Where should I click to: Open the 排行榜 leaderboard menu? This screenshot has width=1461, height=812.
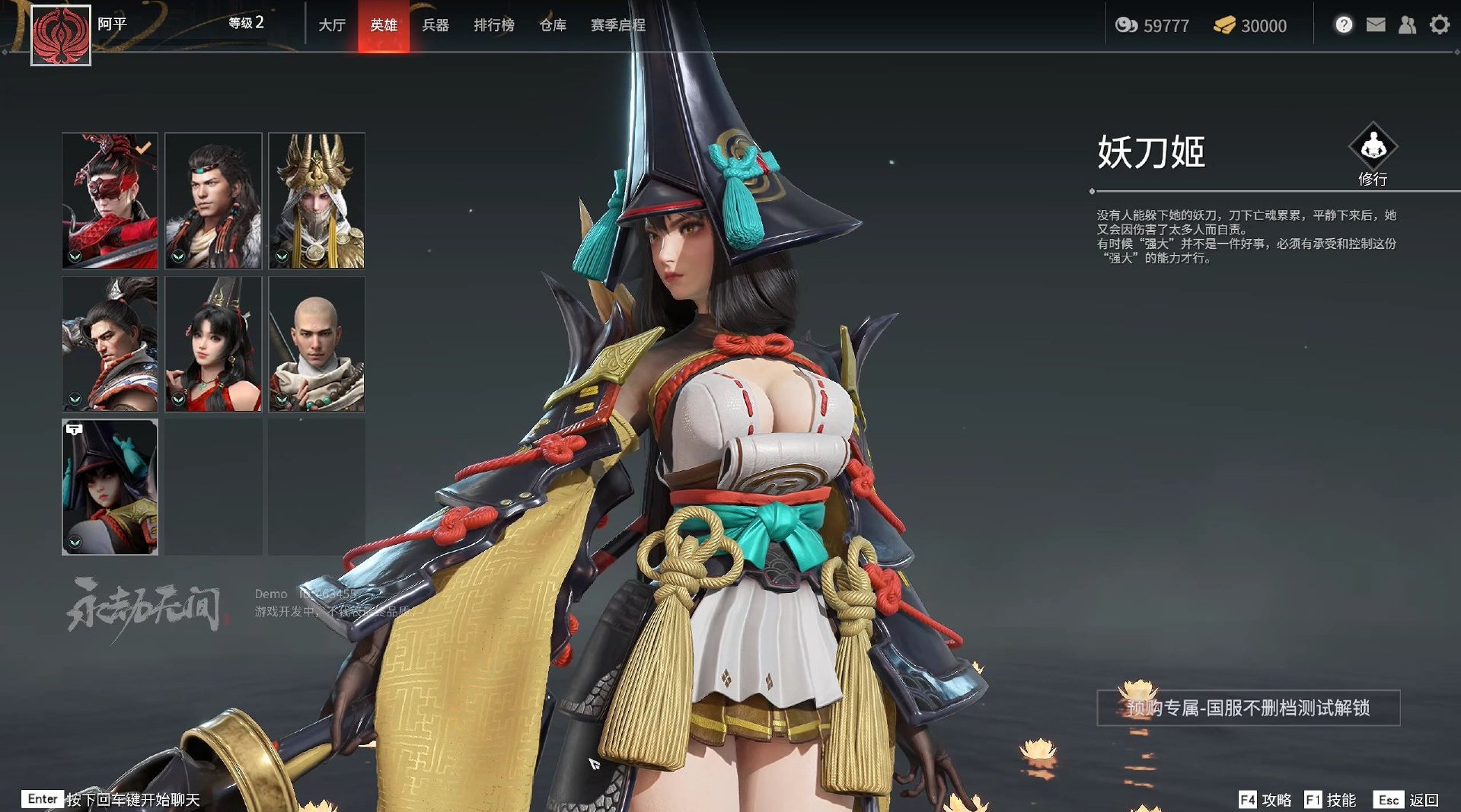(x=493, y=24)
